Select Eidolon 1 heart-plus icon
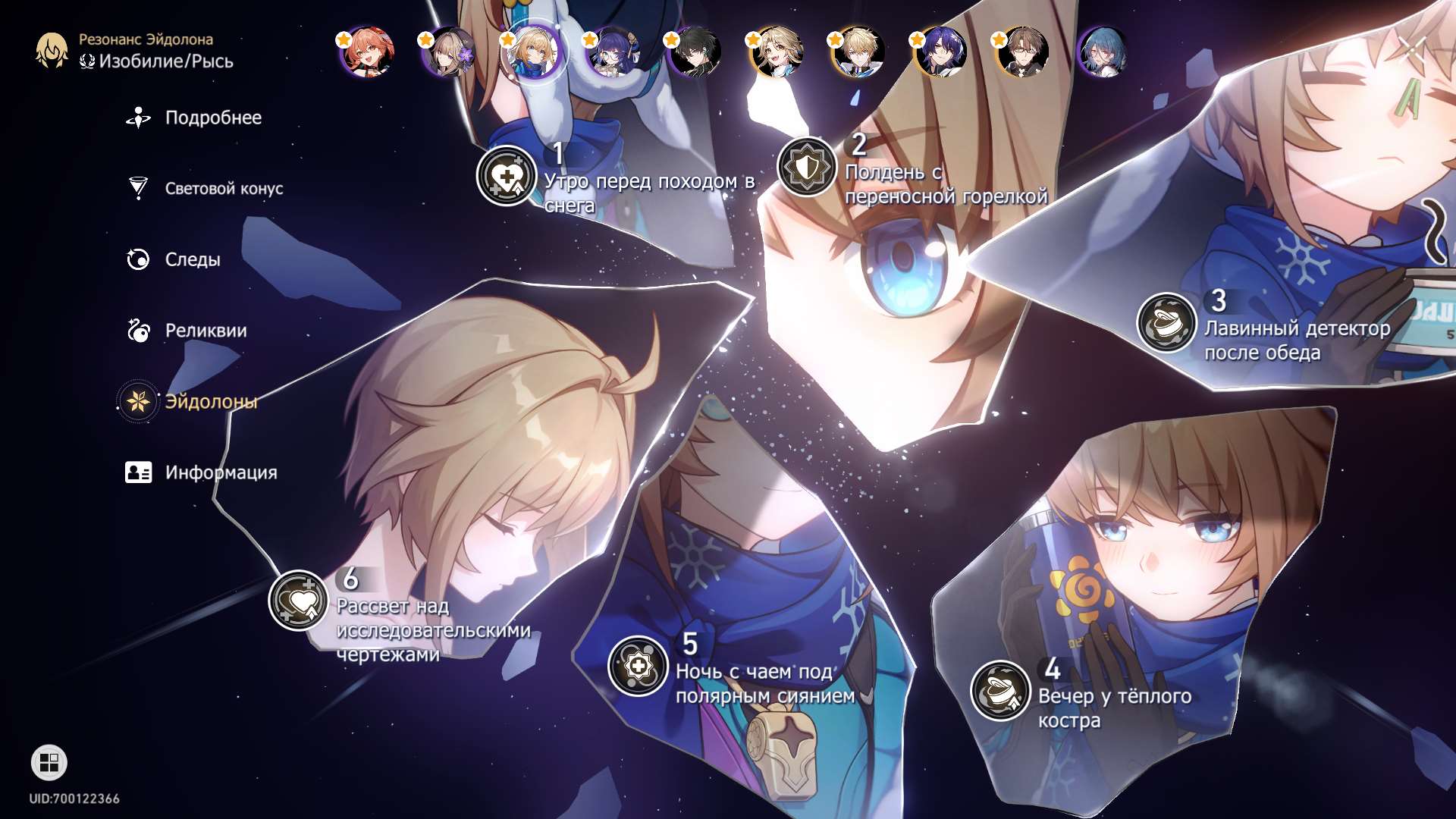The height and width of the screenshot is (819, 1456). pos(507,176)
